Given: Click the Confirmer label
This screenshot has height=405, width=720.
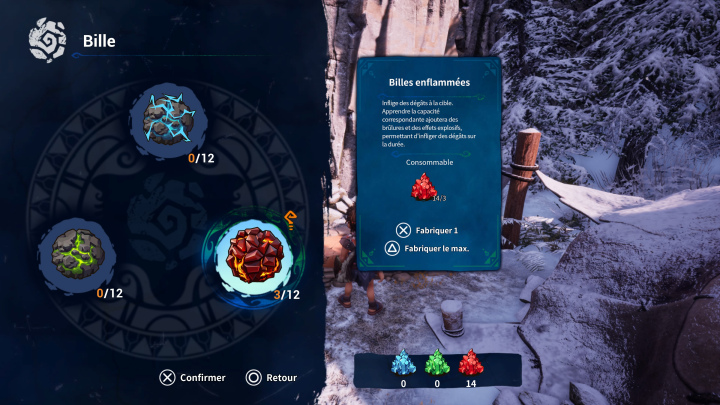Looking at the screenshot, I should click(203, 378).
